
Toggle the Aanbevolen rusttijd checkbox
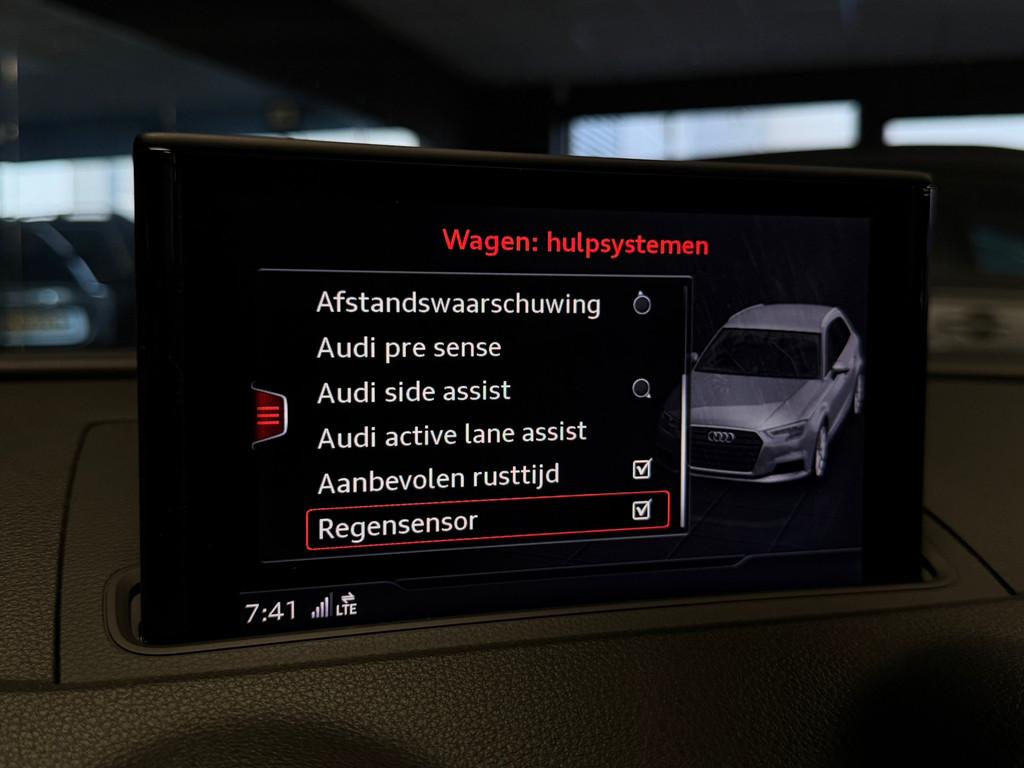point(642,468)
